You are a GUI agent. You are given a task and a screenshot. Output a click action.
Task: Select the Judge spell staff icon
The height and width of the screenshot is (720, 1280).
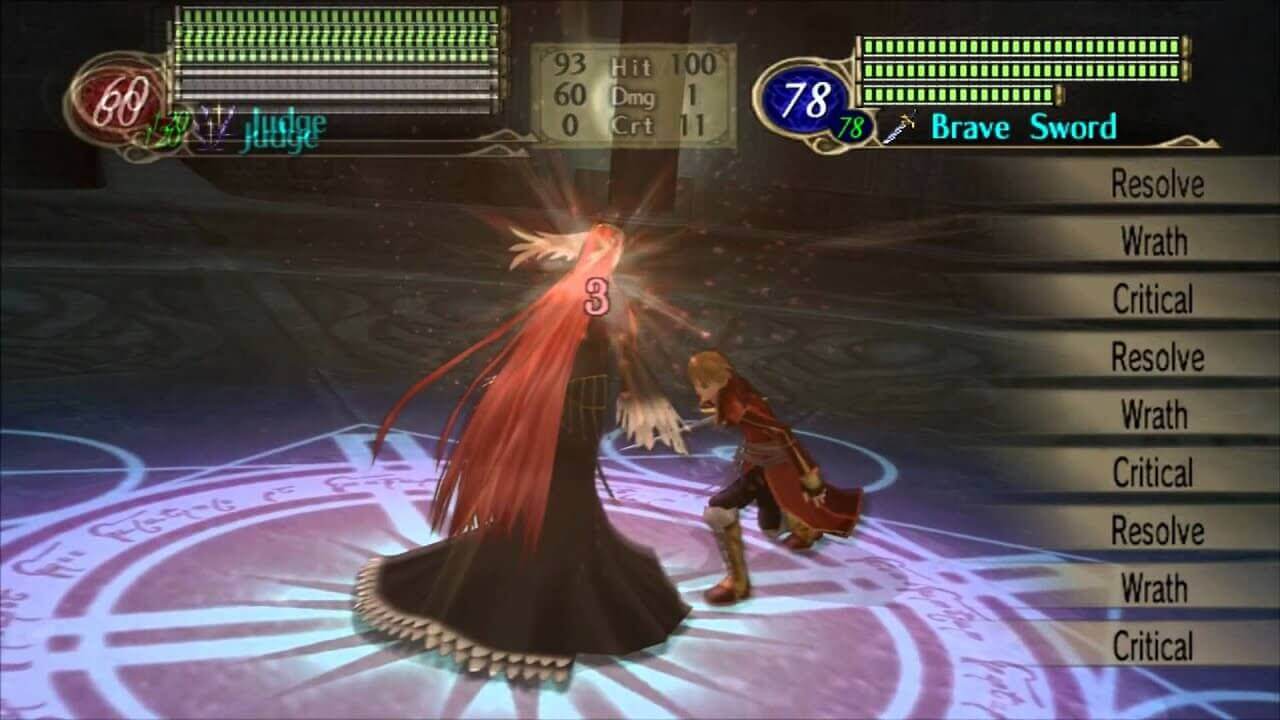point(215,124)
